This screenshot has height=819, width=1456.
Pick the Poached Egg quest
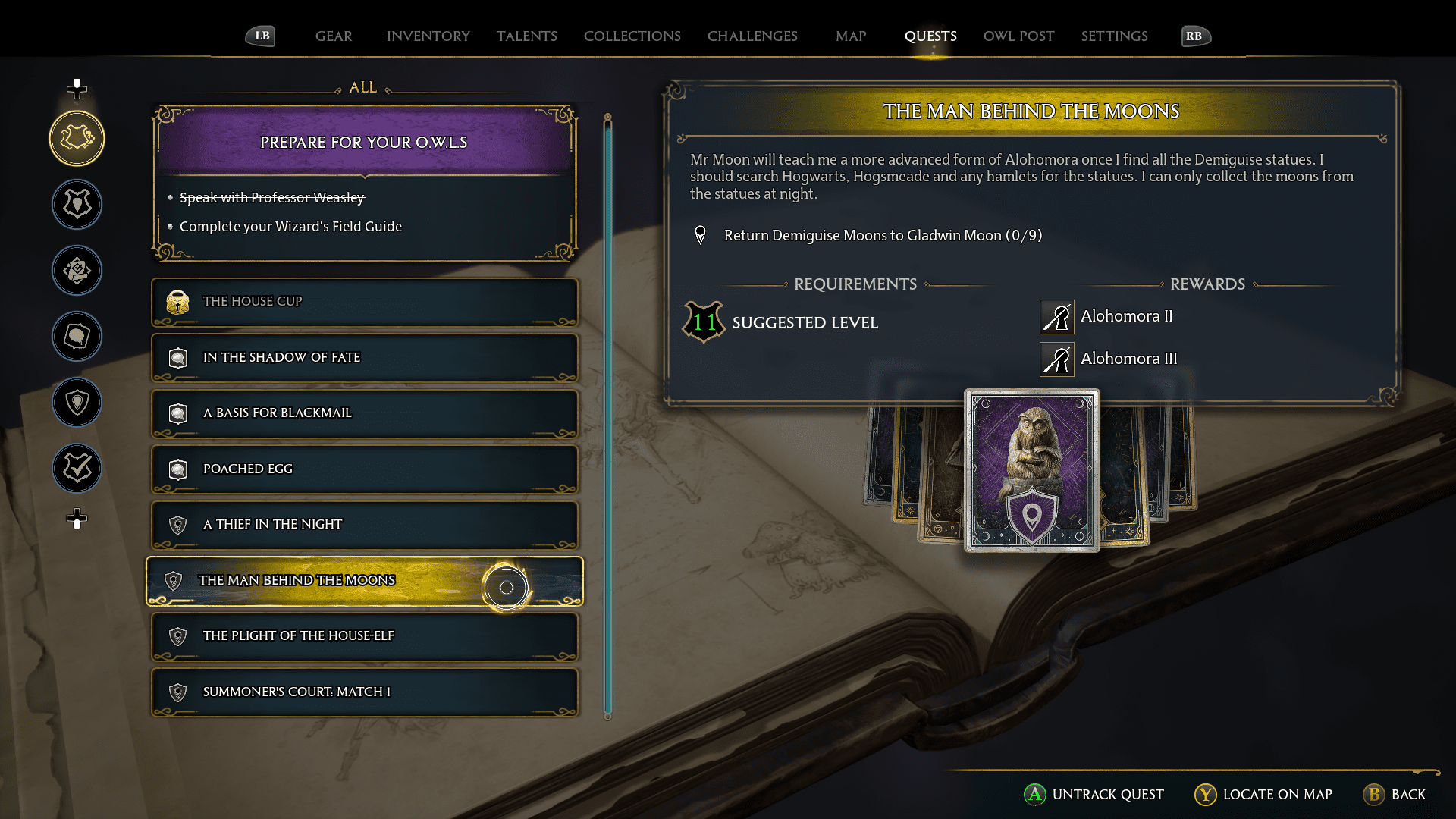364,469
